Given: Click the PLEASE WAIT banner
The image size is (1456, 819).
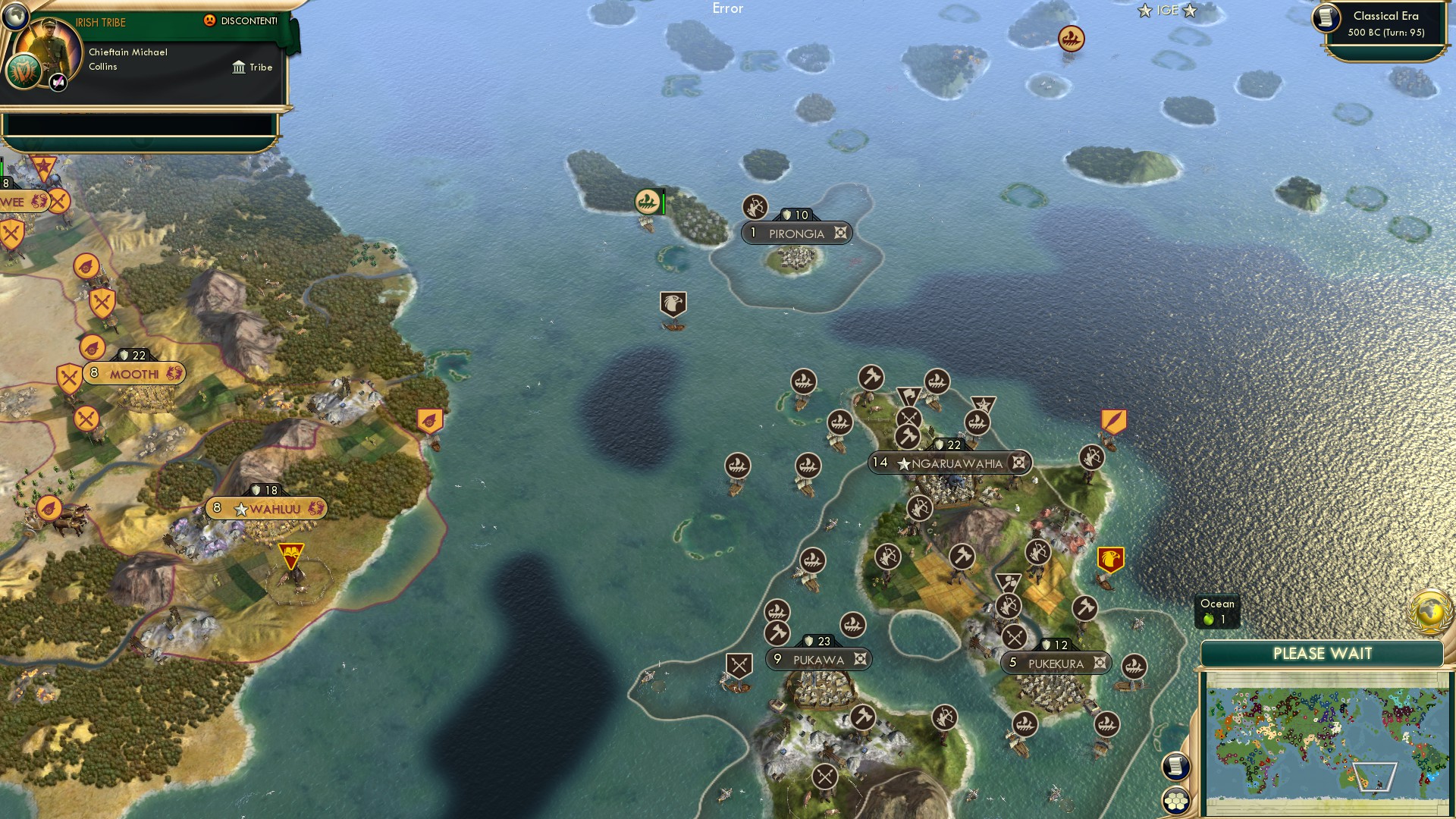Looking at the screenshot, I should pos(1323,653).
